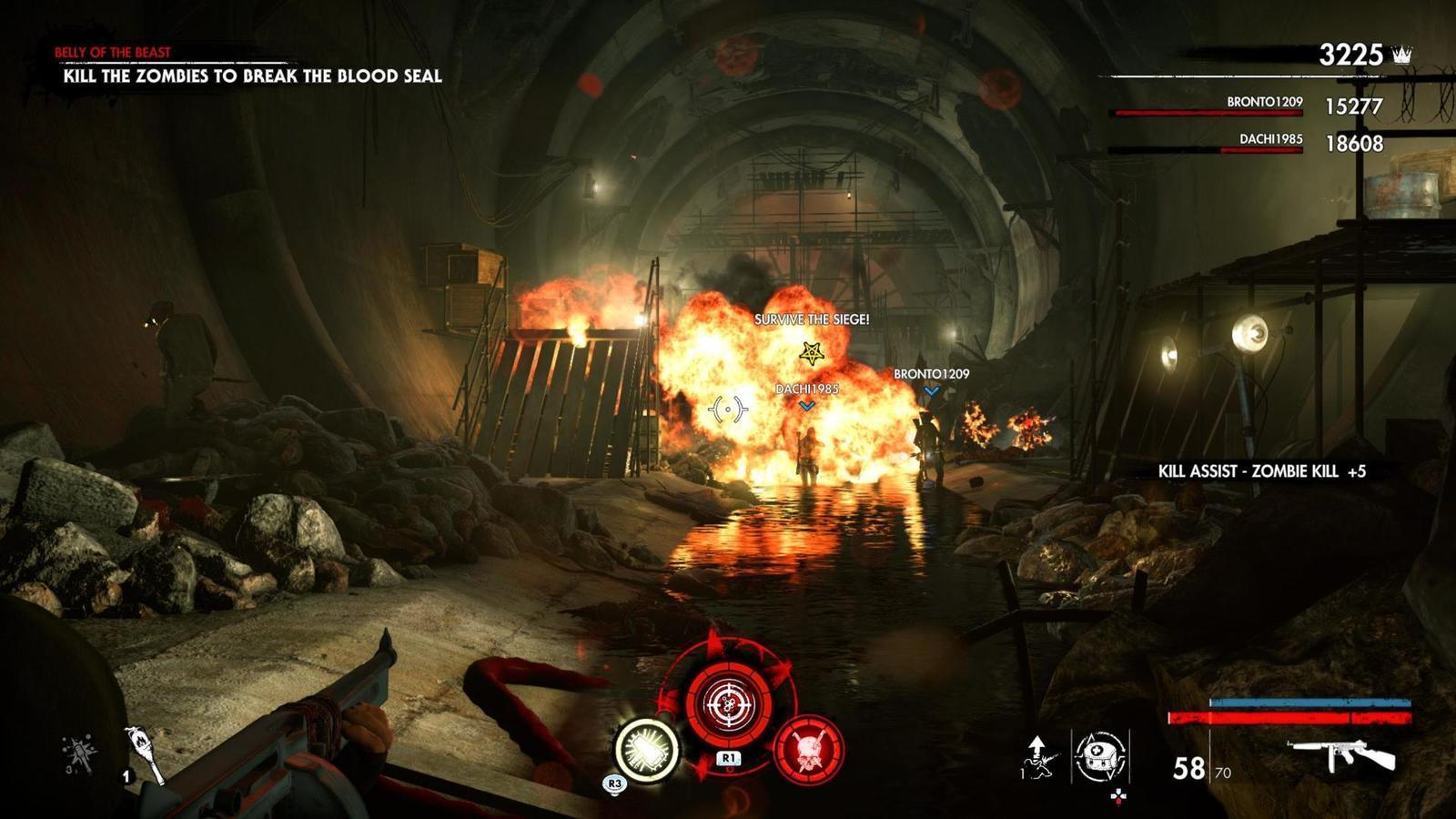Select DACHI1985 in the scoreboard list

tap(1270, 140)
